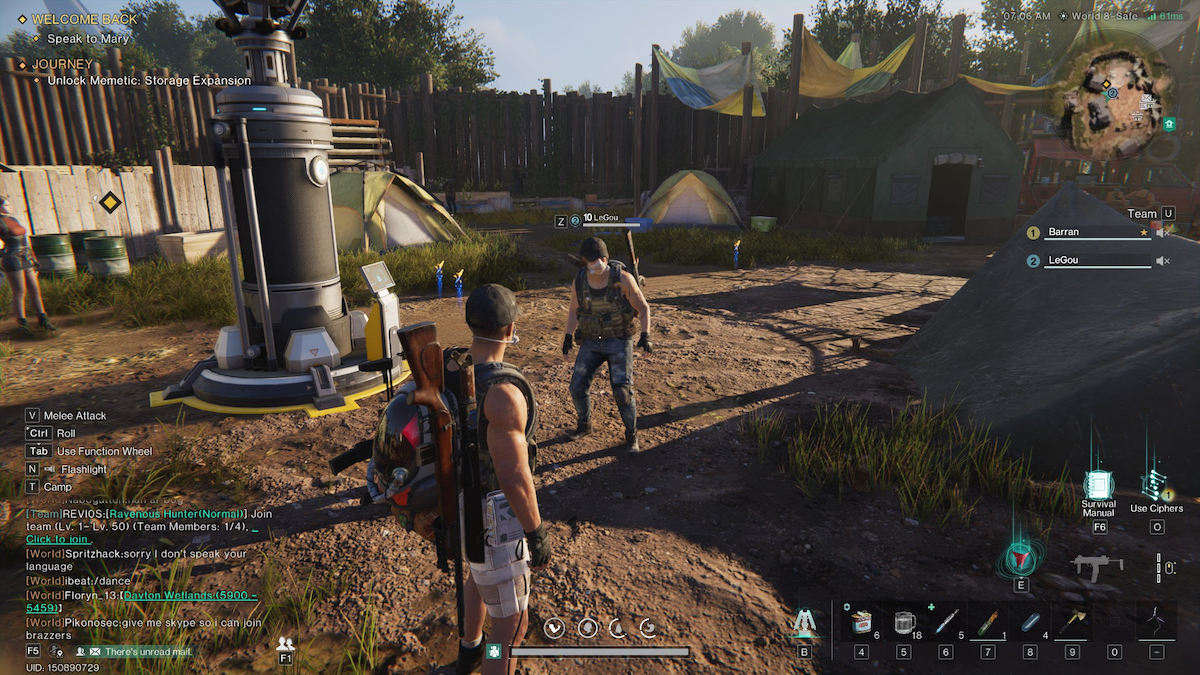Select the submachine gun weapon icon
Image resolution: width=1200 pixels, height=675 pixels.
(x=1096, y=567)
